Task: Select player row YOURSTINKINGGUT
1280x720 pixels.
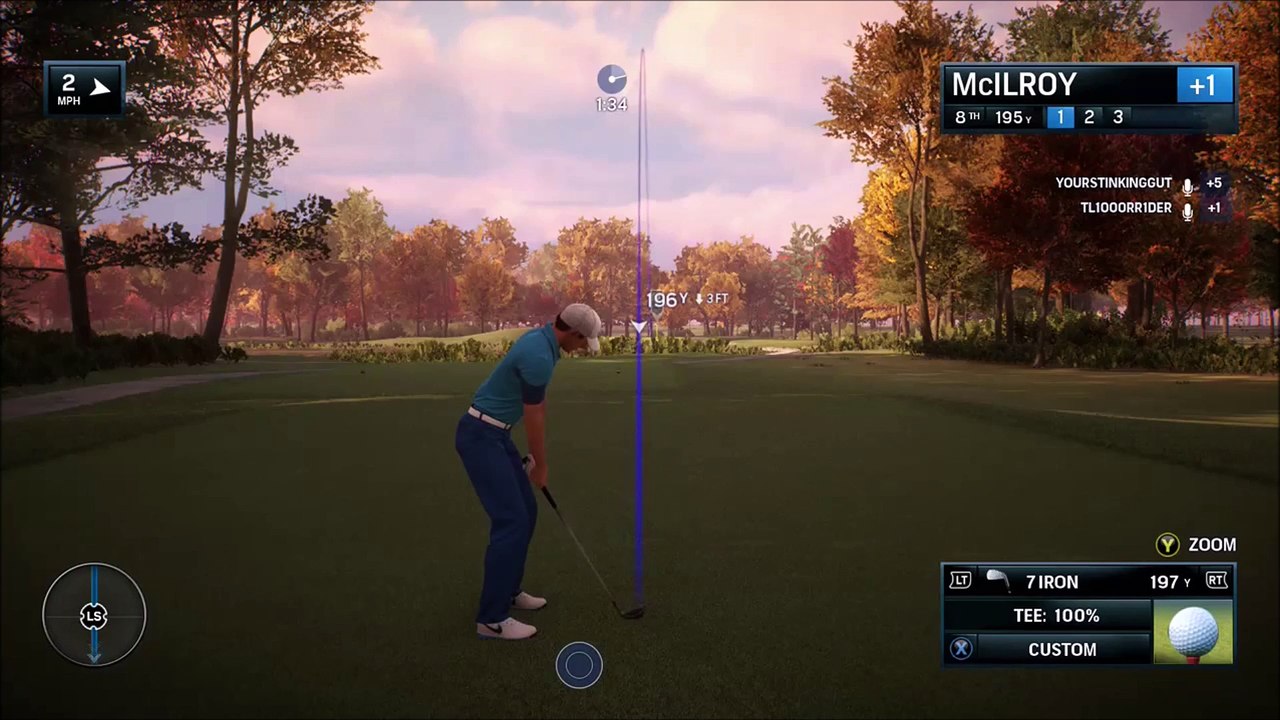Action: [1113, 184]
